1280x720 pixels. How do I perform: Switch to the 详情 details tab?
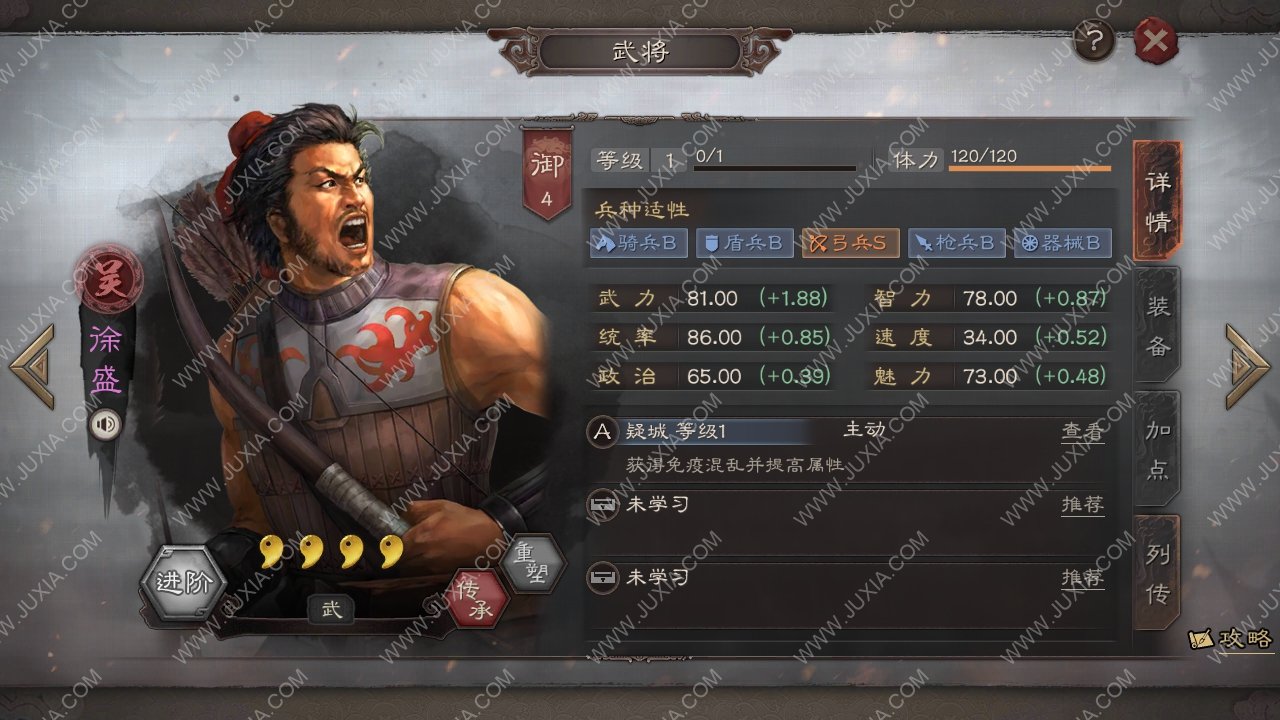1157,200
